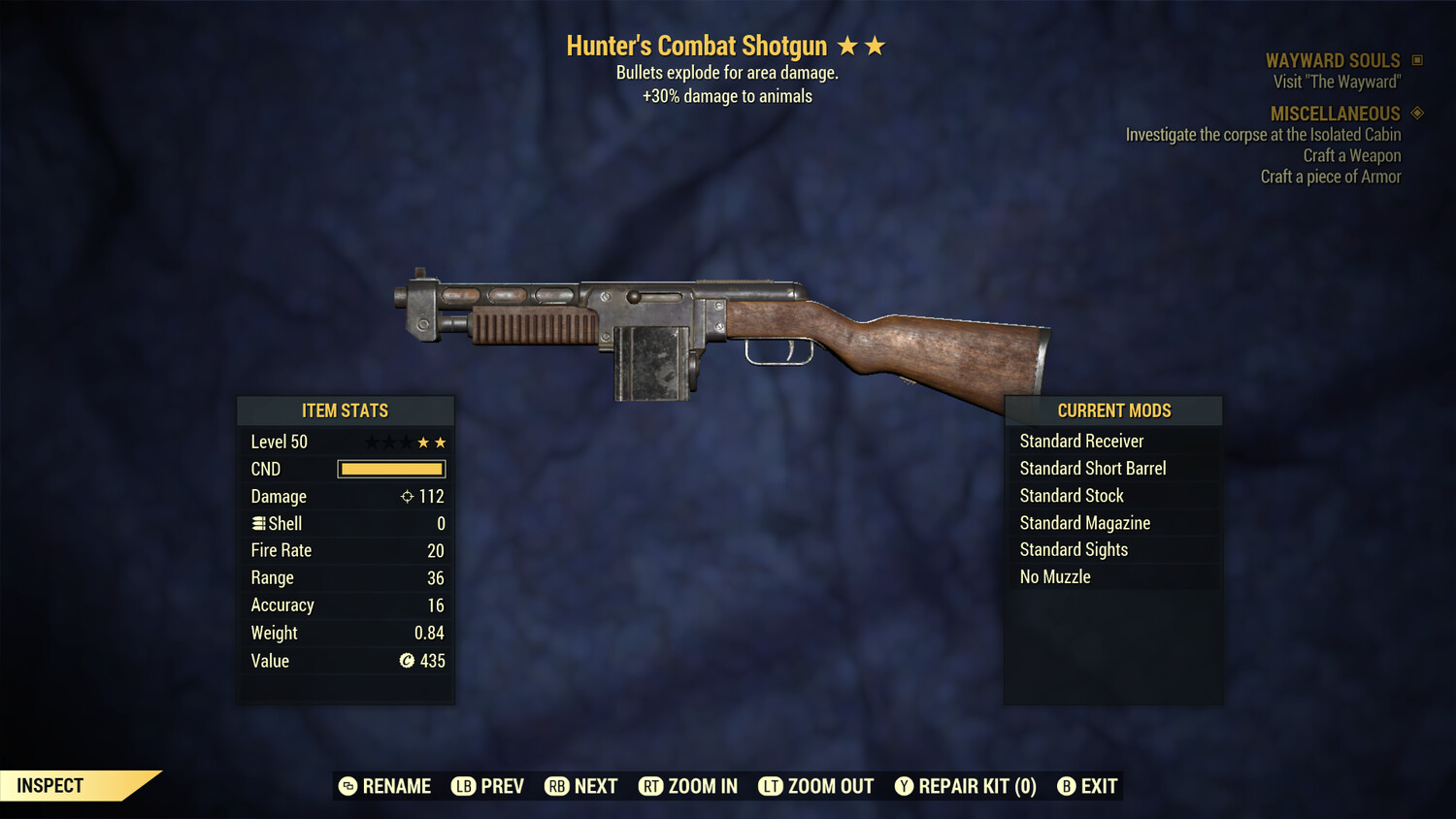Viewport: 1456px width, 819px height.
Task: Click the crosshair icon beside the Damage value
Action: tap(405, 496)
